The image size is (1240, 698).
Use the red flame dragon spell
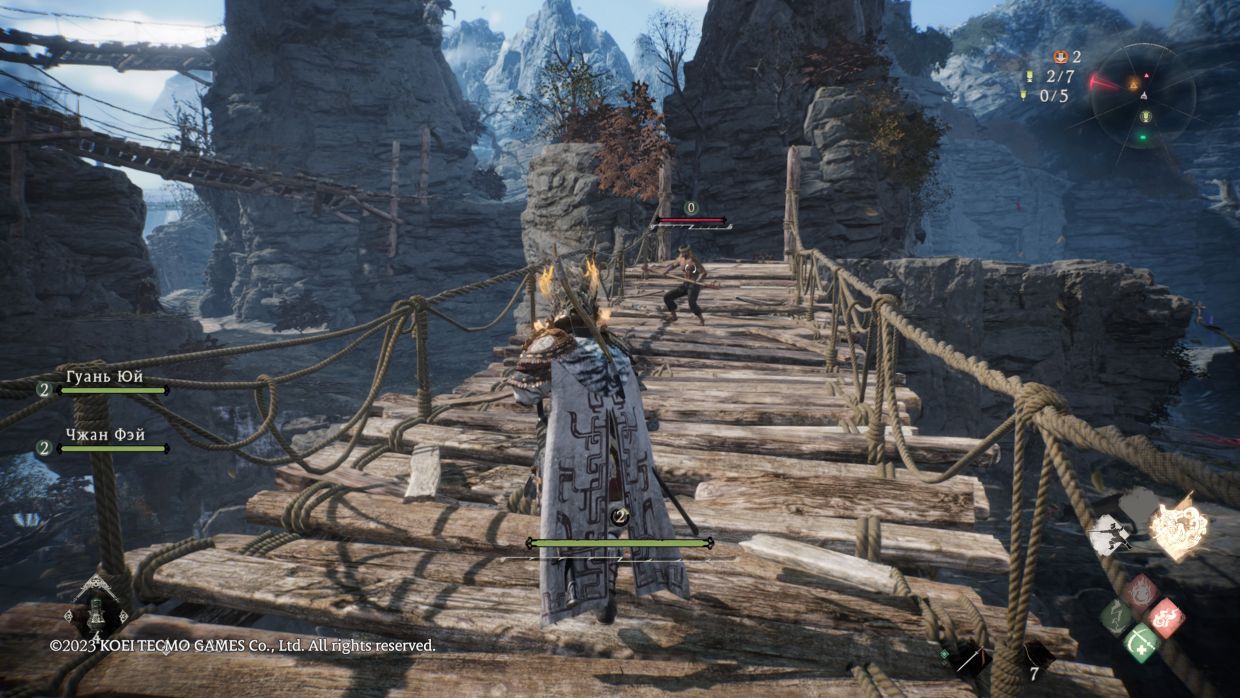click(x=1164, y=617)
